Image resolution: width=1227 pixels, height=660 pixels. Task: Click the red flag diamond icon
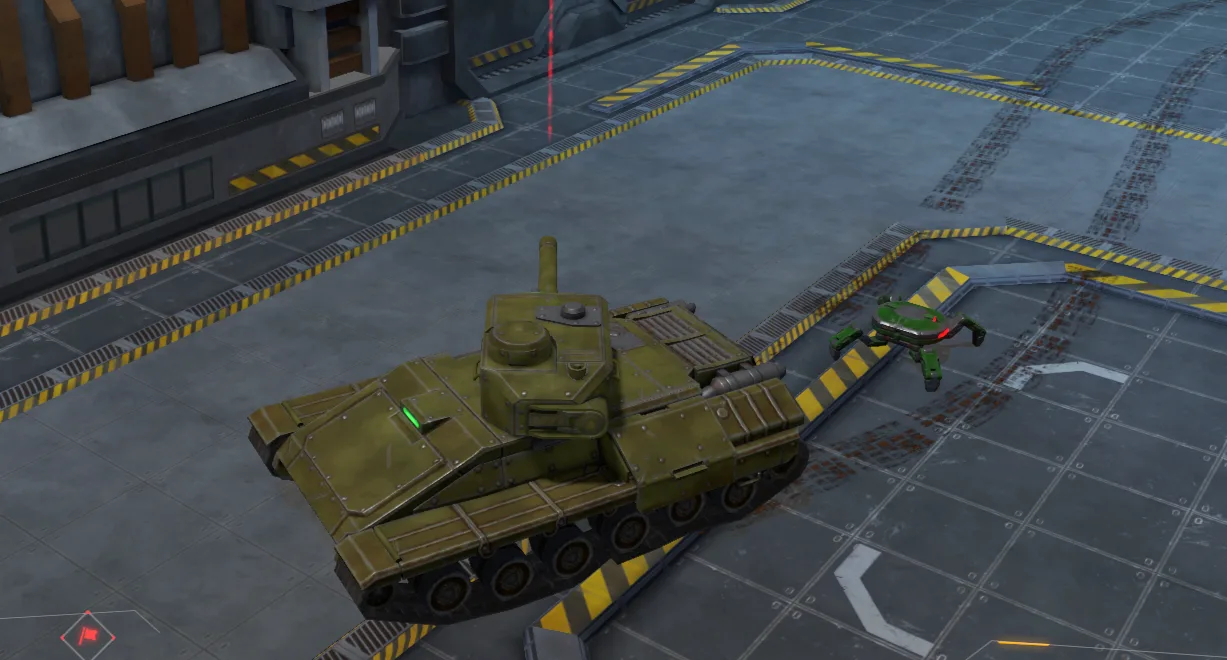pos(88,635)
